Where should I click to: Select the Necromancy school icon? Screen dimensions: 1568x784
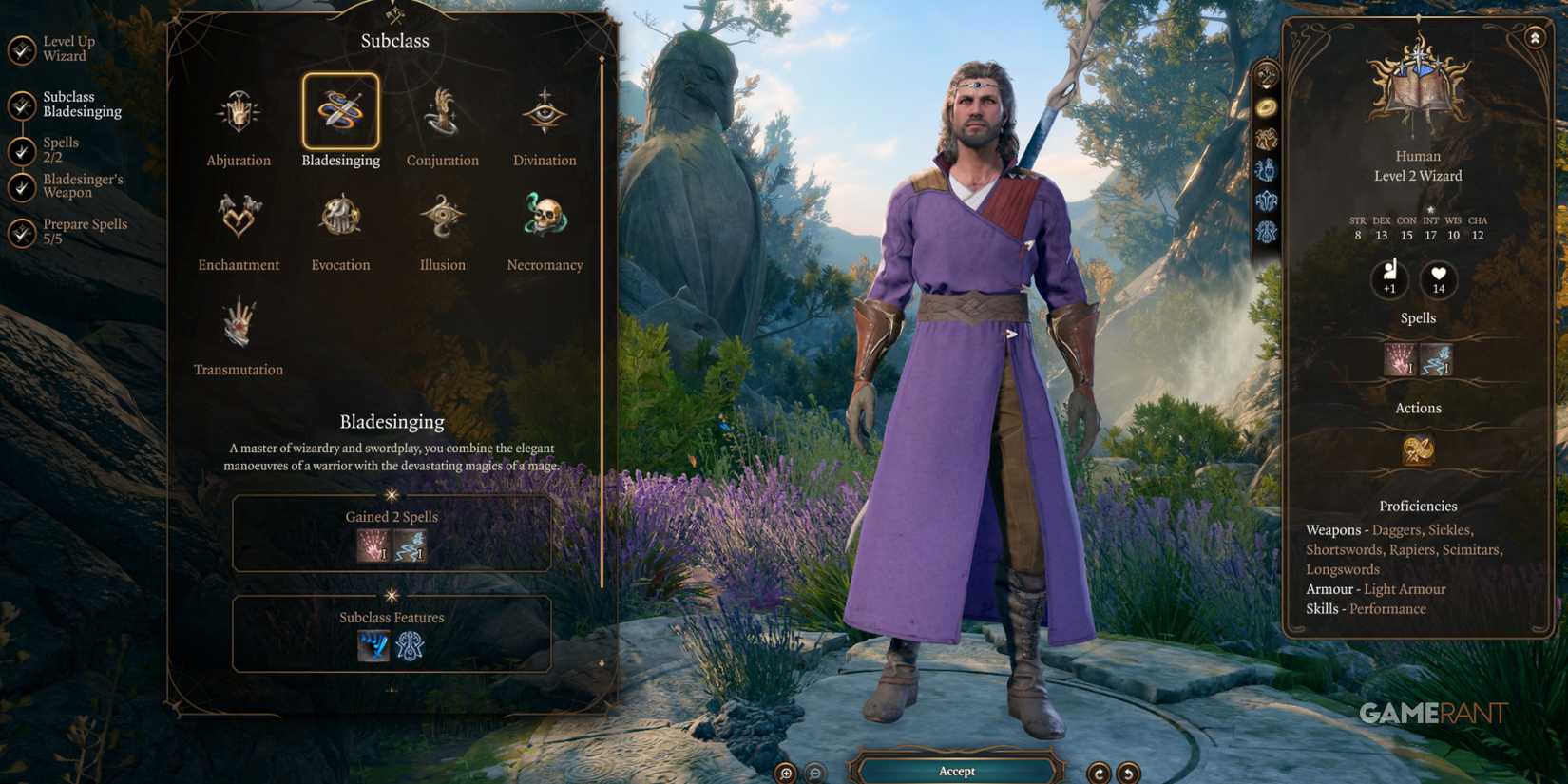(544, 217)
